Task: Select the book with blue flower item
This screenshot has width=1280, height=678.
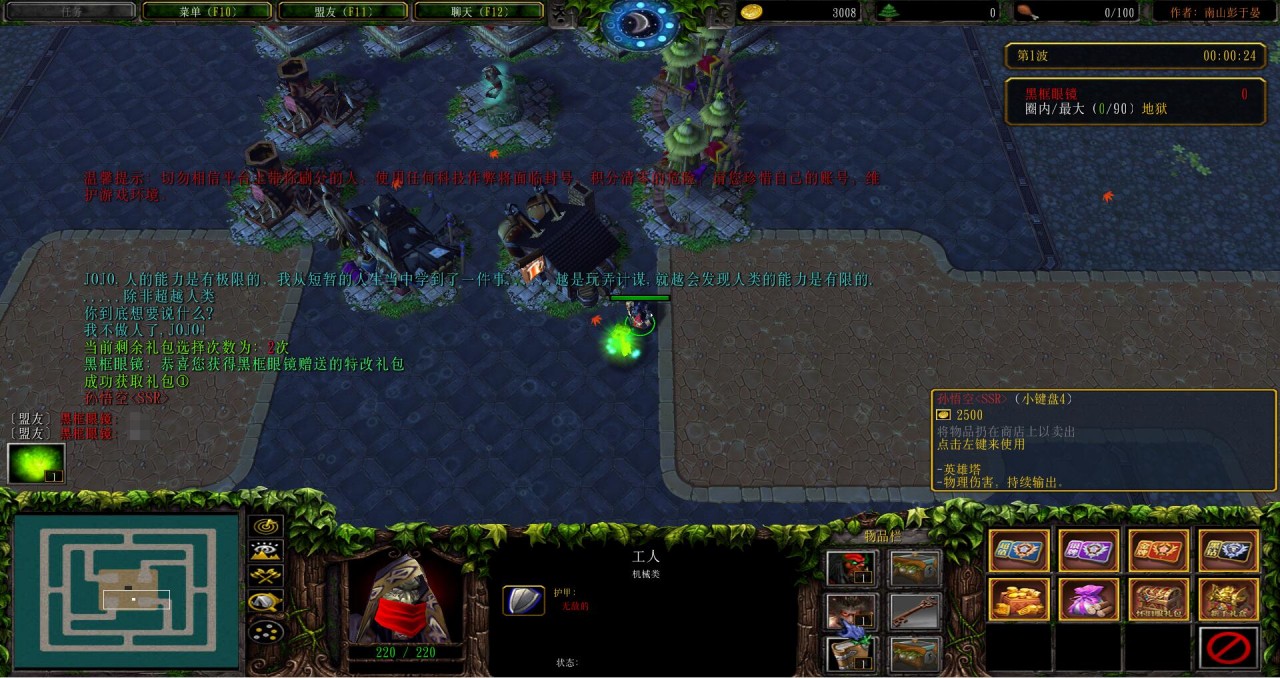Action: coord(852,655)
